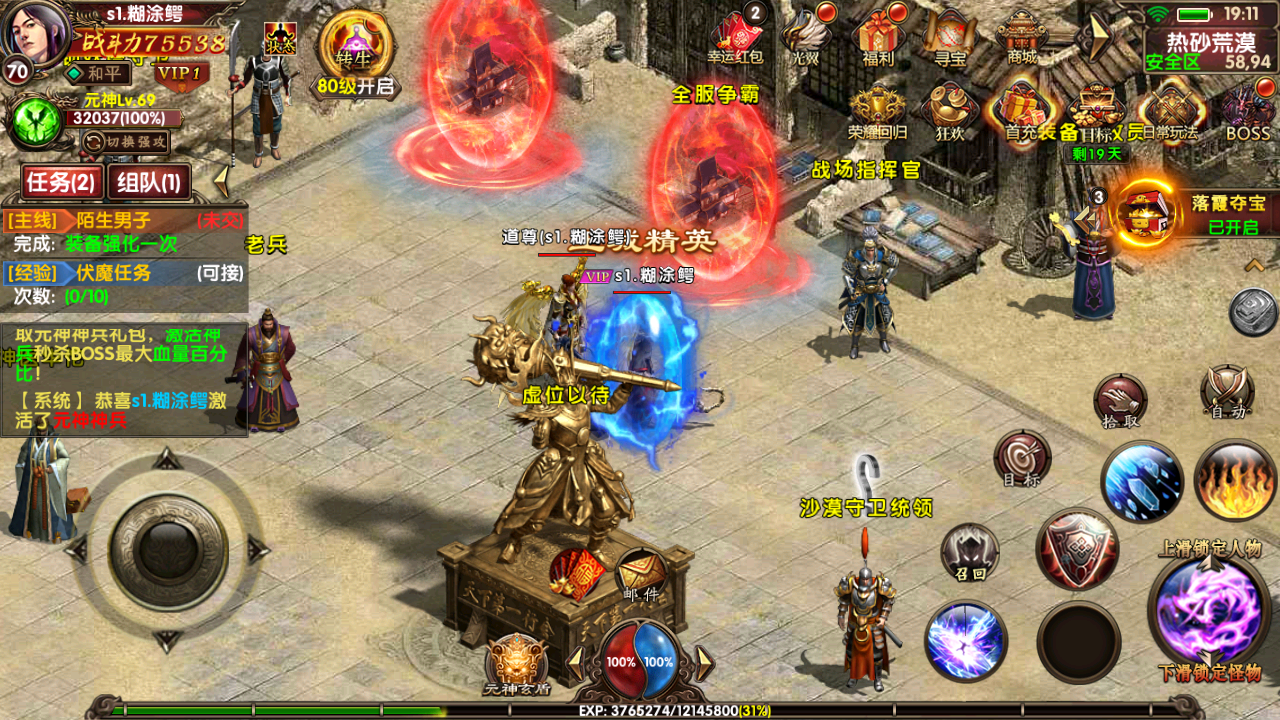Open the 福利 welfare gift icon
The height and width of the screenshot is (720, 1280).
coord(877,36)
